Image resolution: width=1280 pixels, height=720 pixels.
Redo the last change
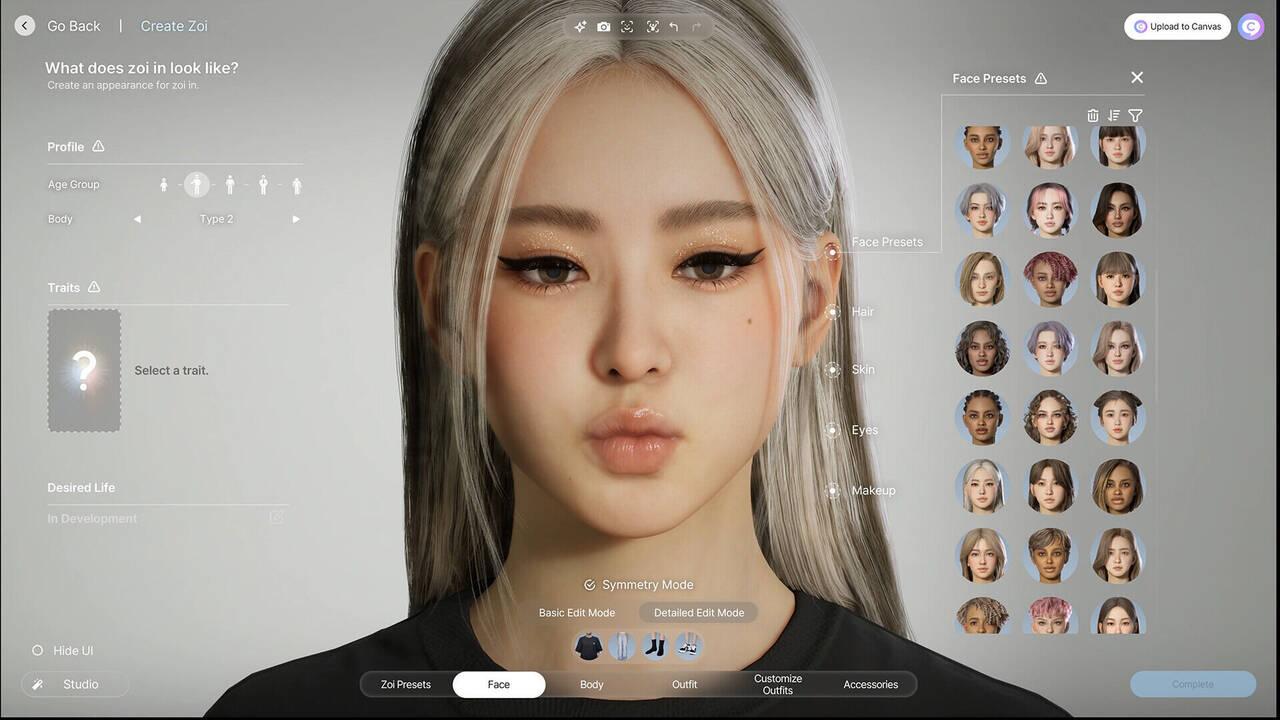point(695,27)
